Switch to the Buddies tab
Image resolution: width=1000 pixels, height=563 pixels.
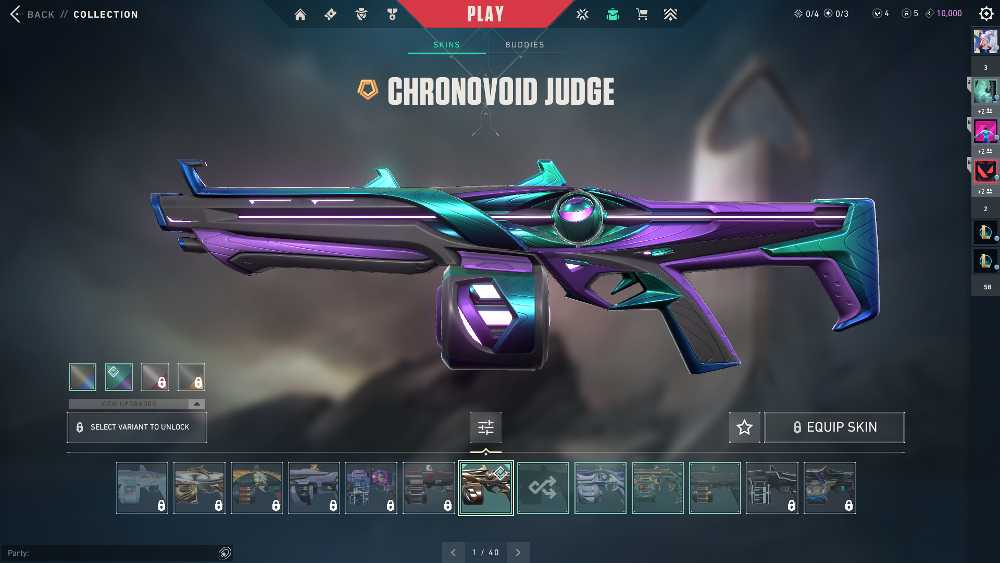coord(524,45)
